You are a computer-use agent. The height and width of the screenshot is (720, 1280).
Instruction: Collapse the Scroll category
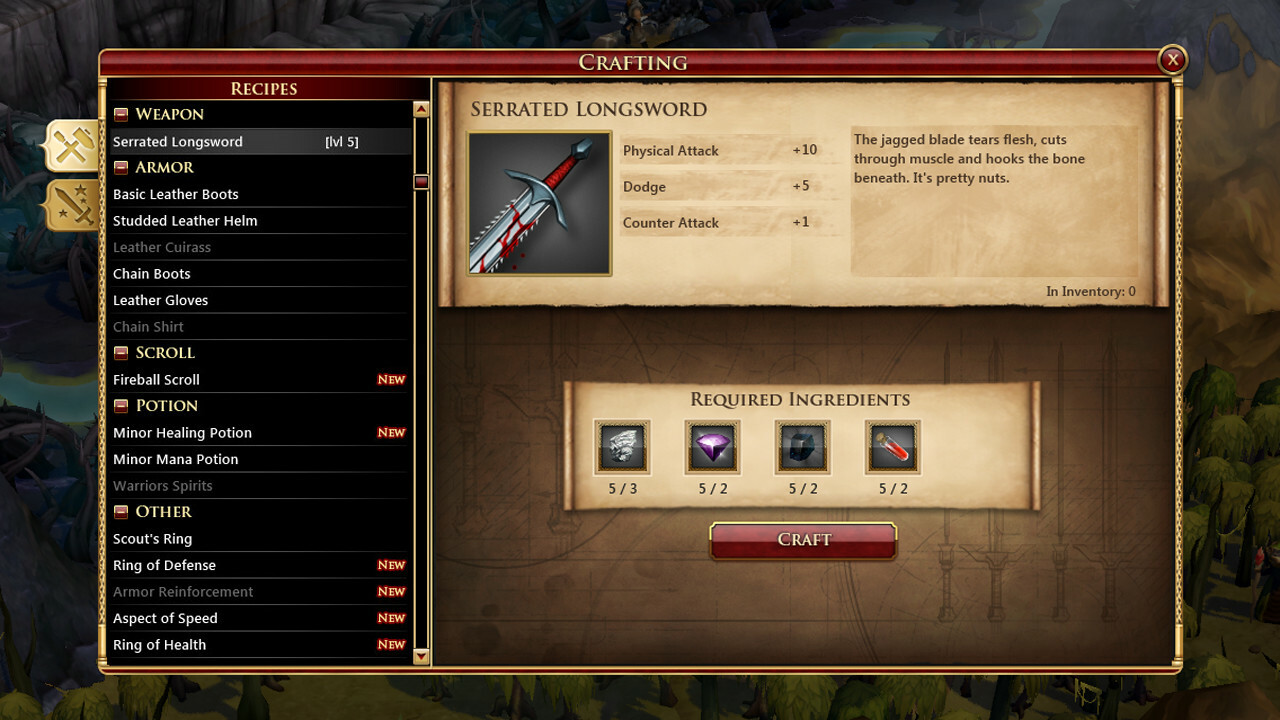pos(121,352)
